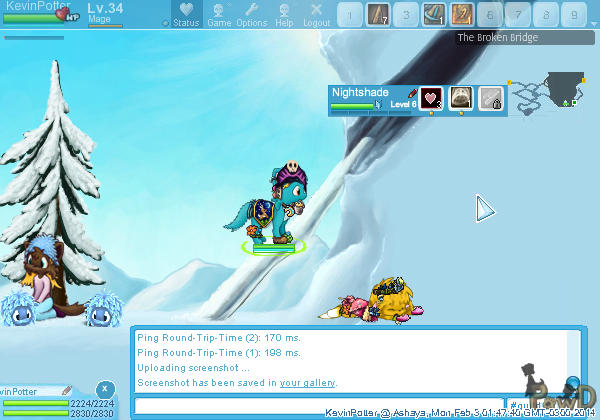Viewport: 600px width, 420px height.
Task: Activate Nightshade's heart skill
Action: tap(431, 98)
